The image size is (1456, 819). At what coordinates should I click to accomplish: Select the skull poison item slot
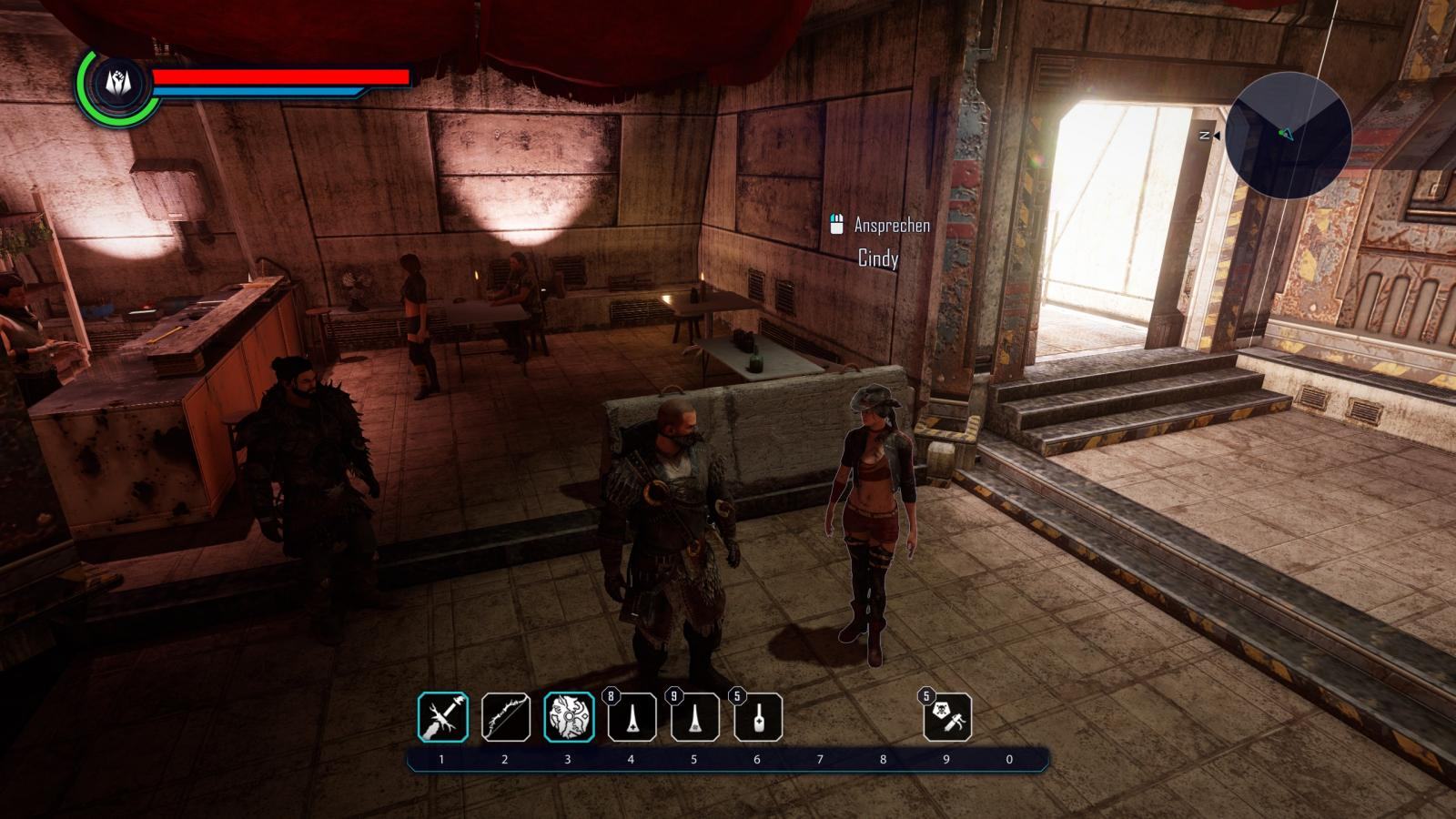(947, 717)
